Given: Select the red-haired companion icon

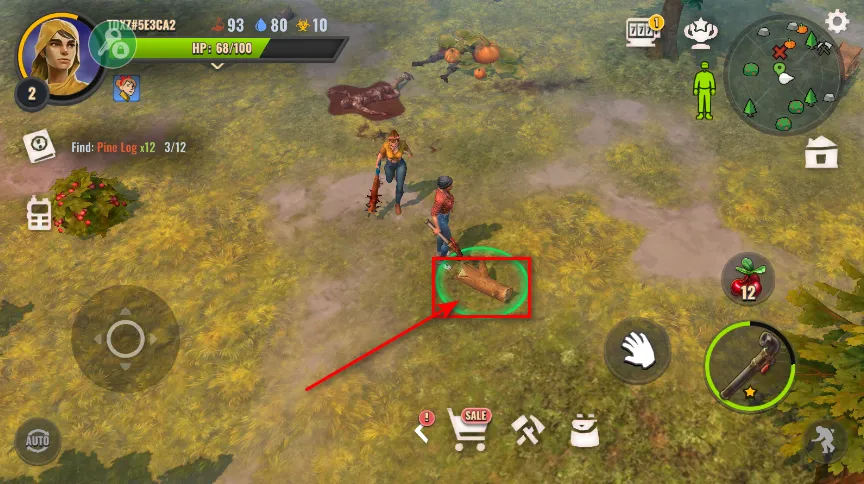Looking at the screenshot, I should point(126,88).
